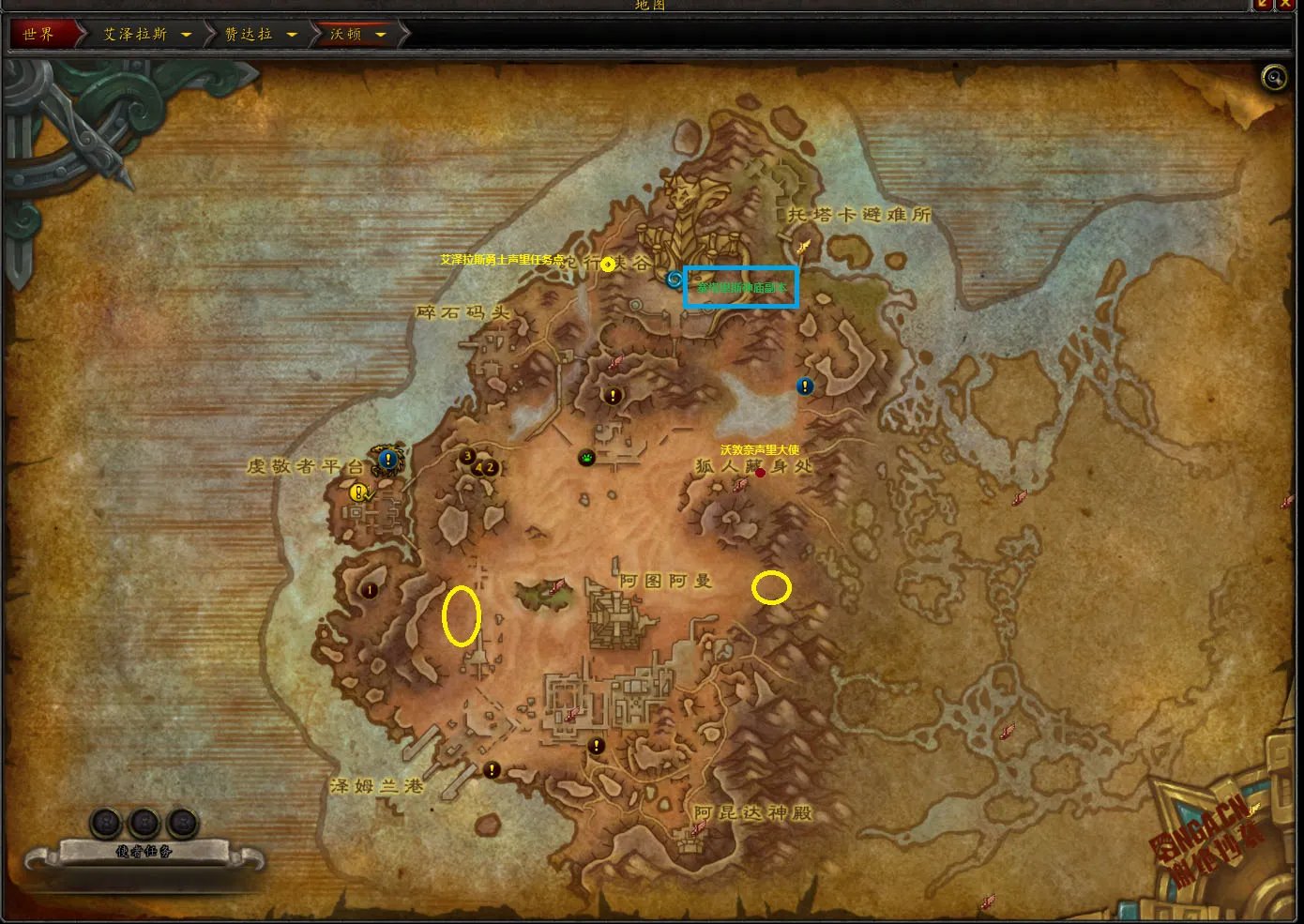Click the first emissary quest button bottom left
Screen dimensions: 1304x924
(103, 823)
